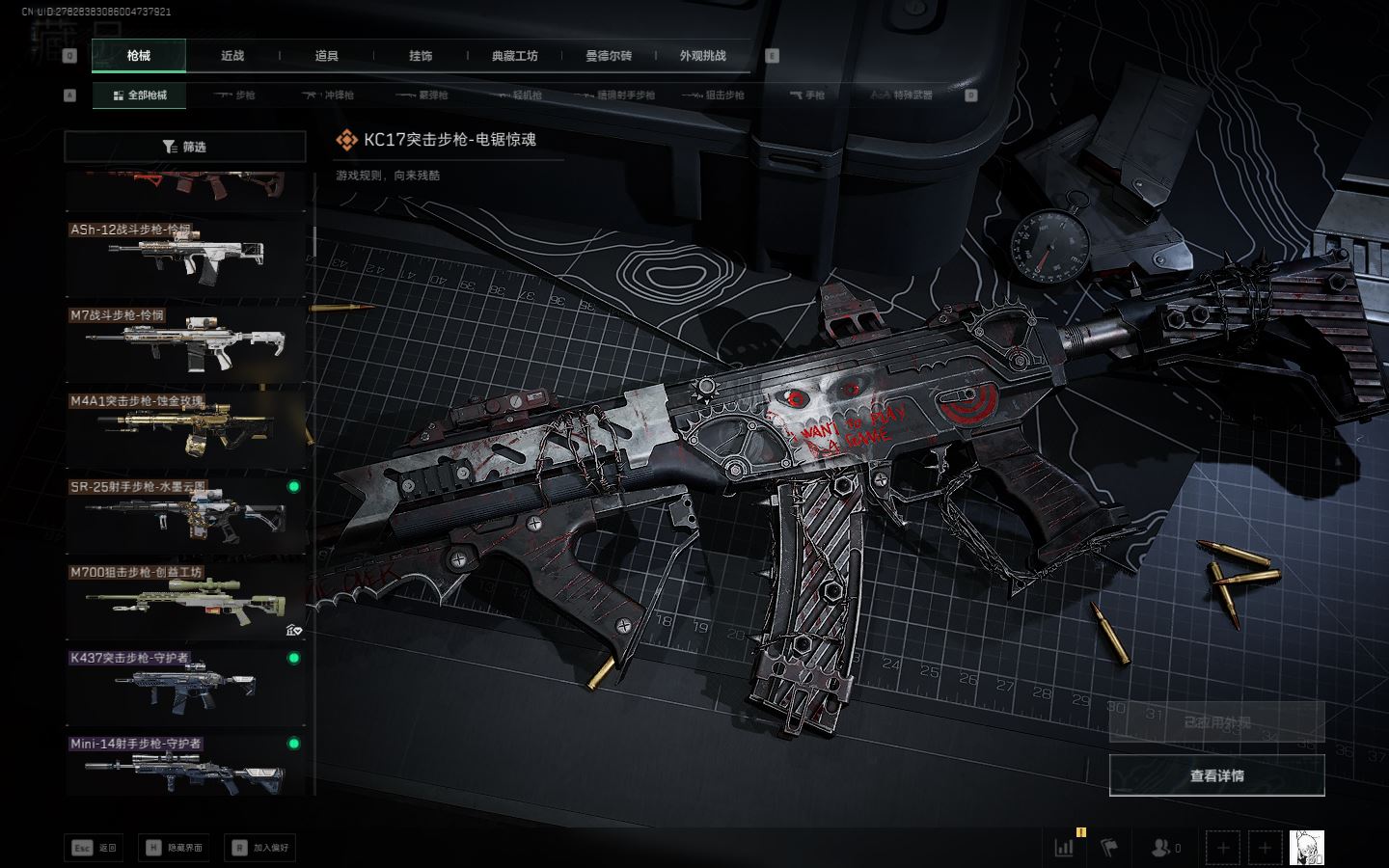This screenshot has width=1389, height=868.
Task: Open the player avatar in the corner
Action: point(1306,848)
